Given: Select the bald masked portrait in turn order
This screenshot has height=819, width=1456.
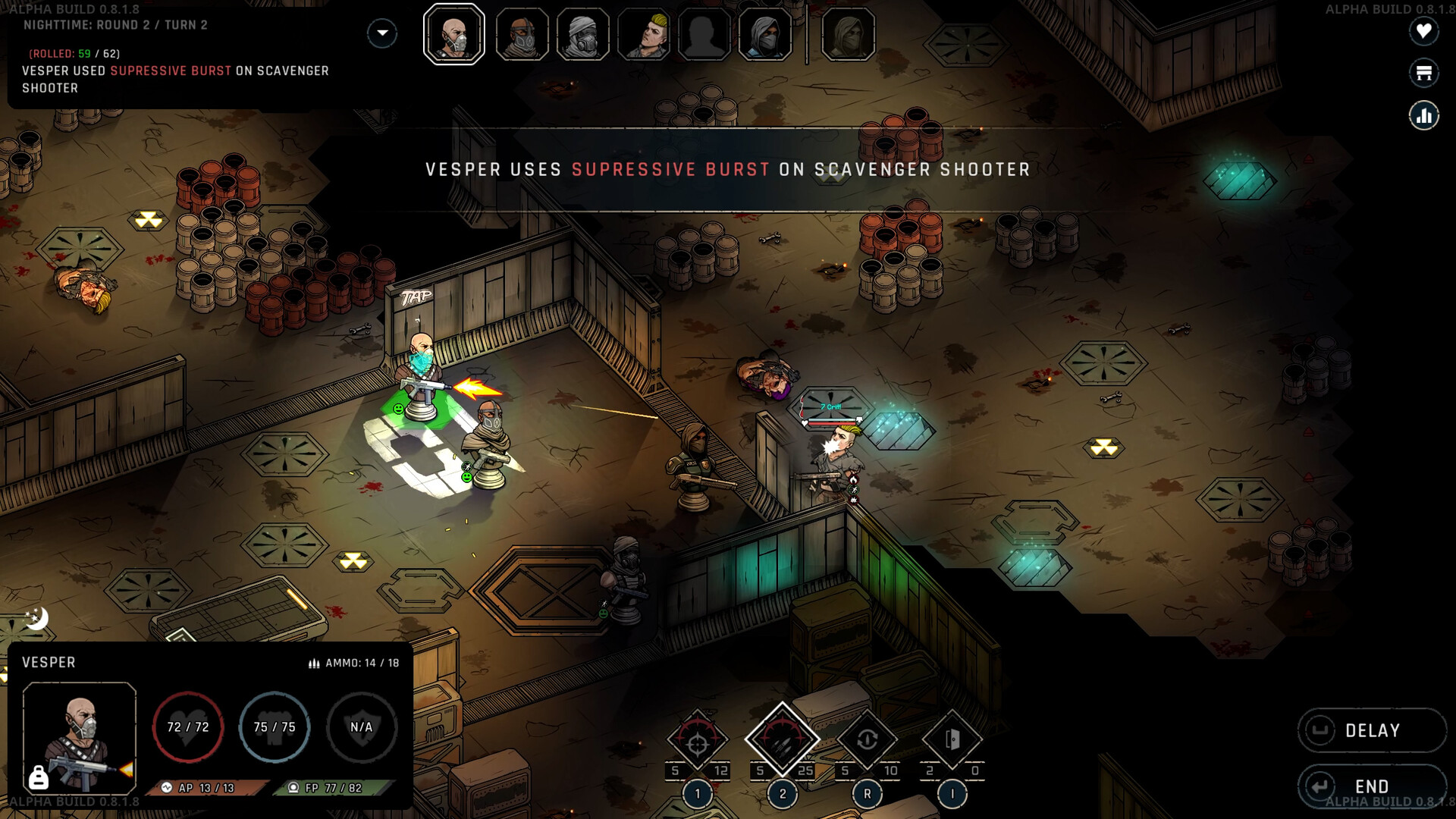Looking at the screenshot, I should (454, 34).
